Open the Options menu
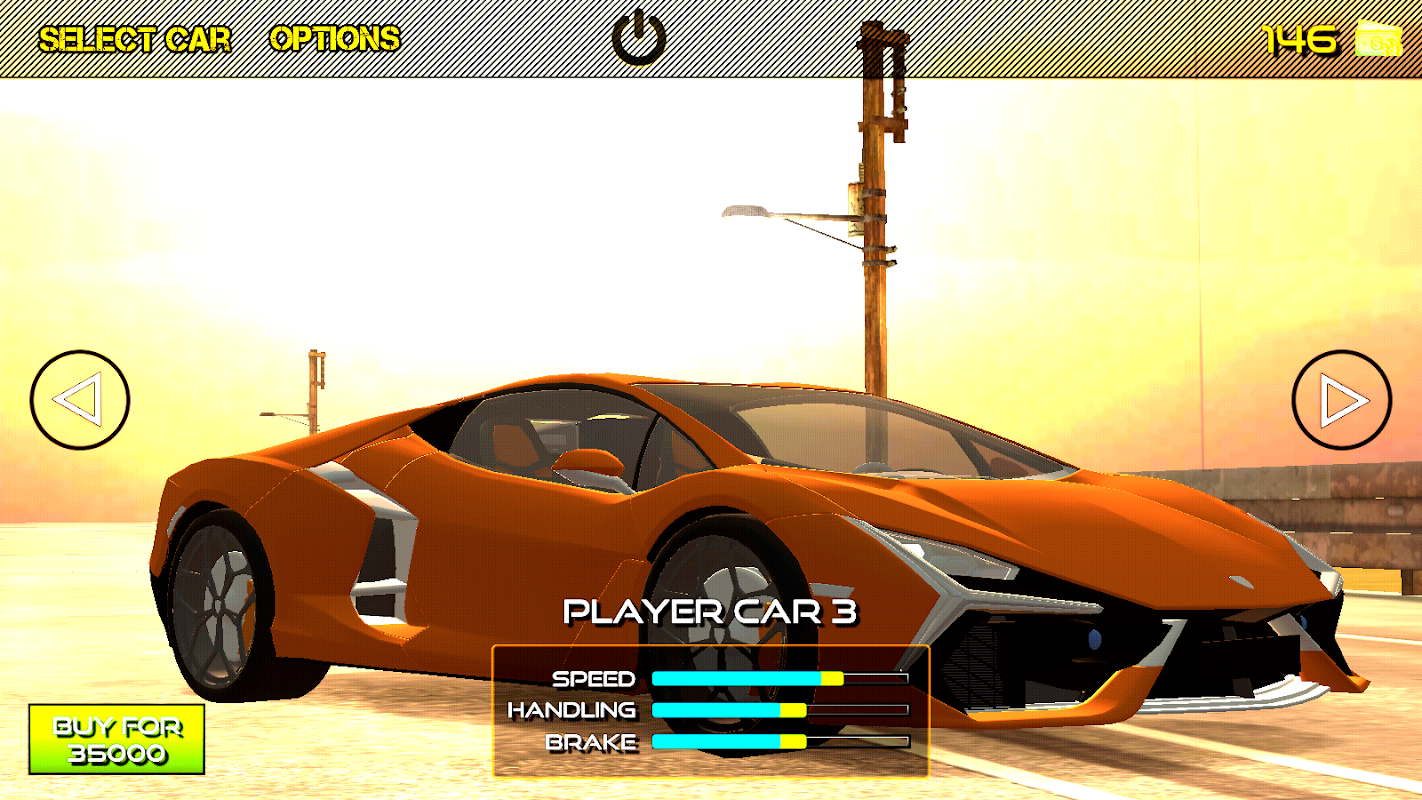This screenshot has height=800, width=1422. click(334, 39)
